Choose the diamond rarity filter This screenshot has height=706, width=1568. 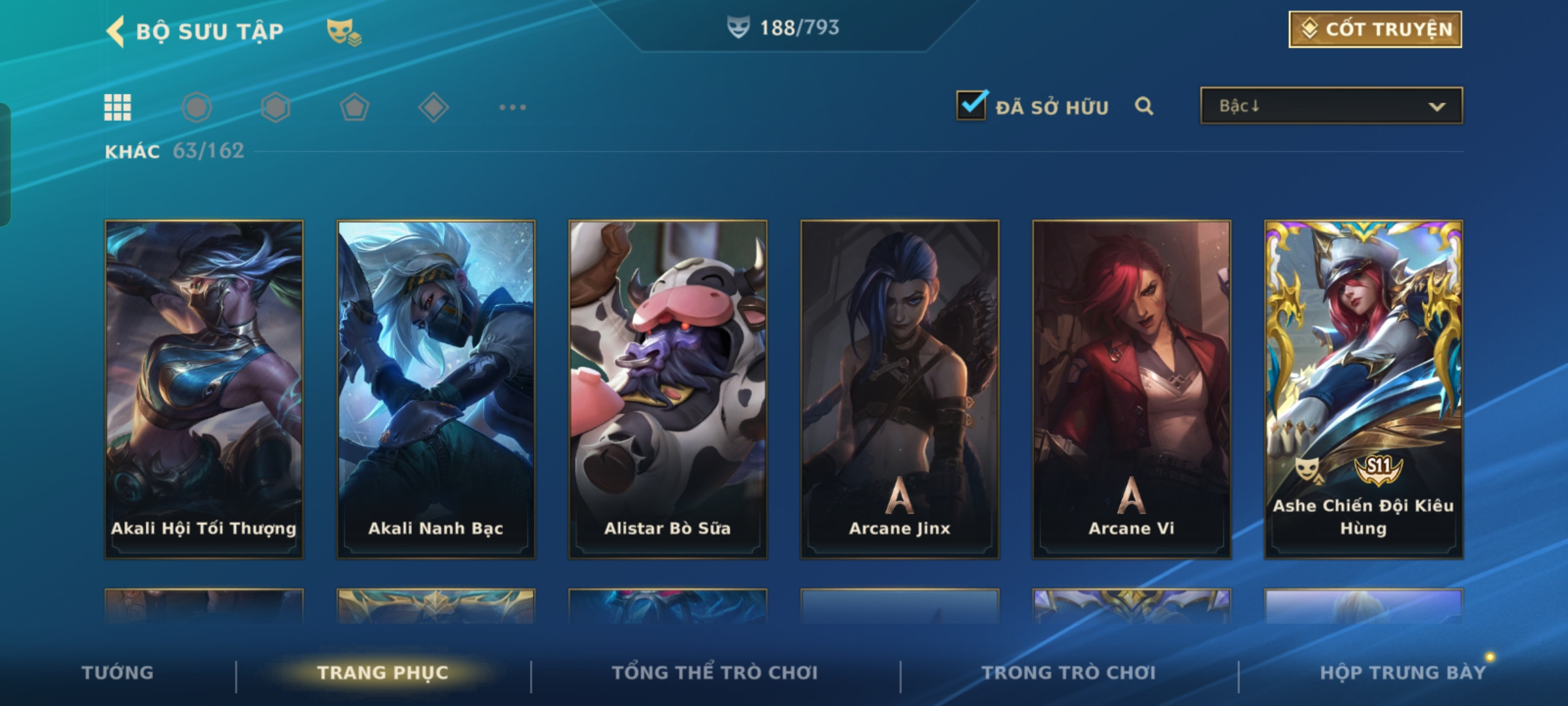[x=433, y=107]
